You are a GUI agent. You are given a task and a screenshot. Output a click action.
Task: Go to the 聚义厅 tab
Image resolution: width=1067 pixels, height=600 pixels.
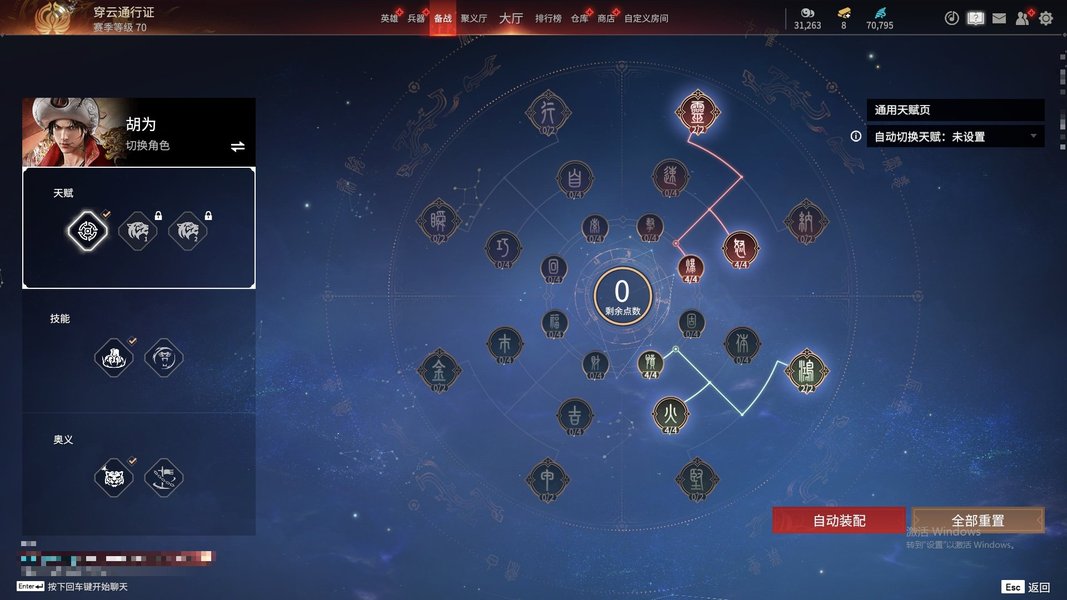473,18
